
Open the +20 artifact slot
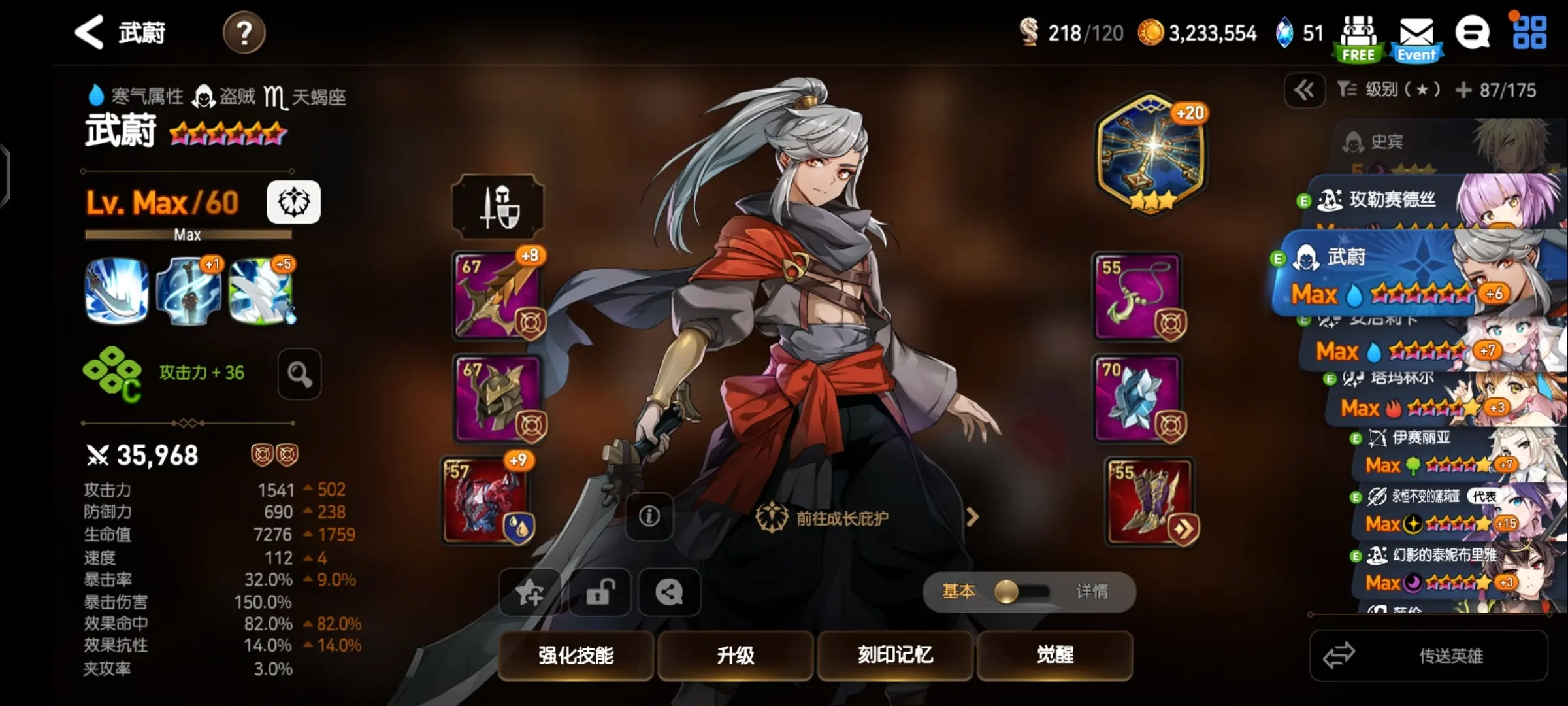pos(1151,154)
